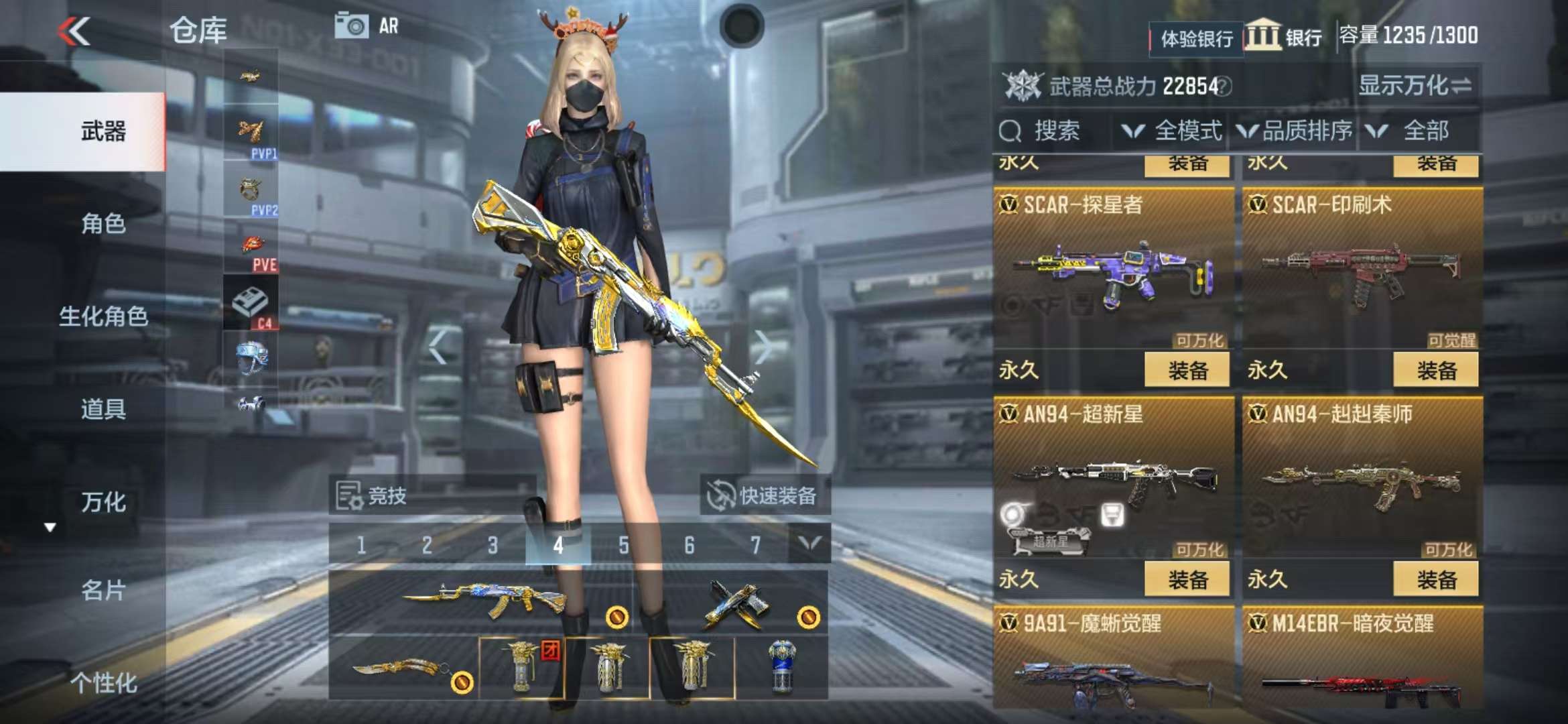Open the 生化角色 category
Screen dimensions: 1568x724
pos(103,316)
